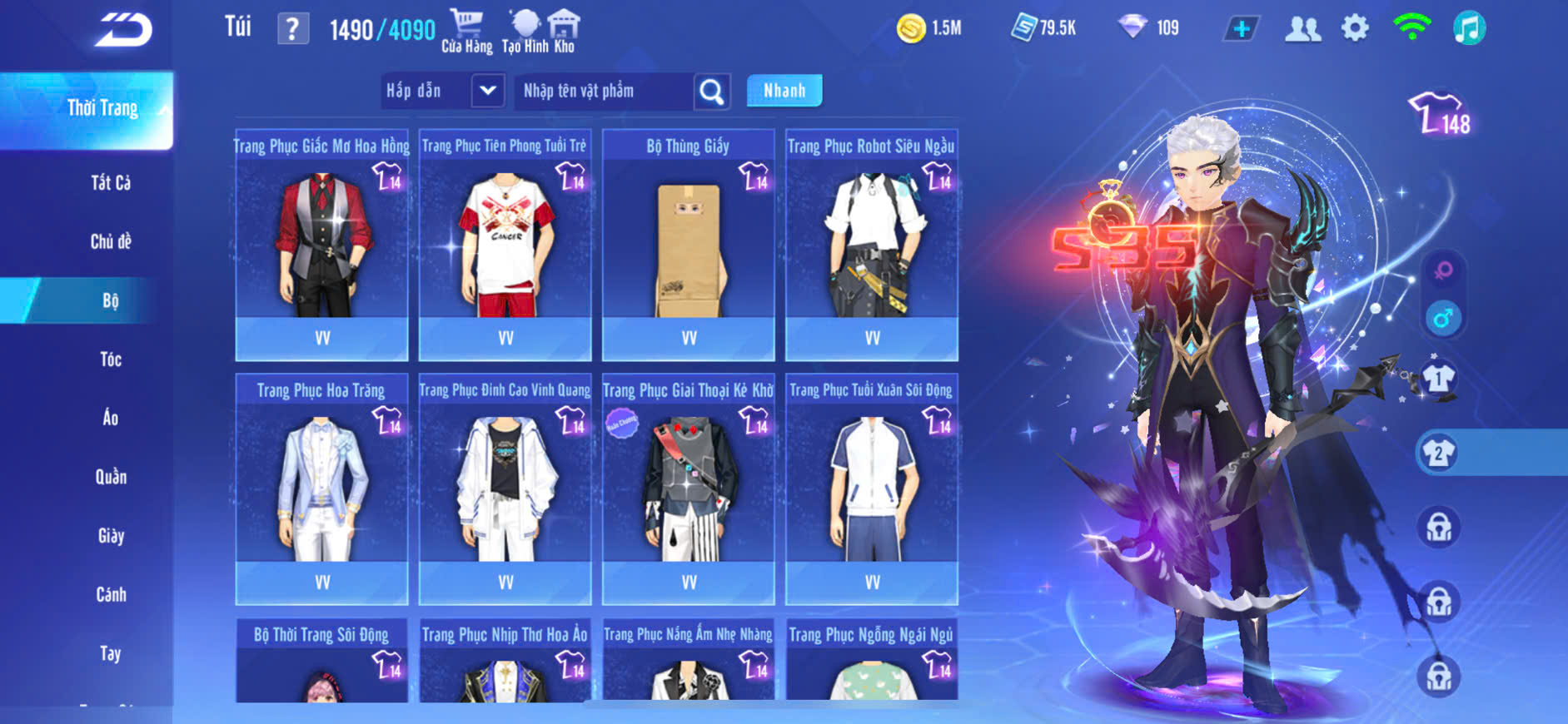1568x724 pixels.
Task: Toggle the music note icon
Action: click(1469, 28)
